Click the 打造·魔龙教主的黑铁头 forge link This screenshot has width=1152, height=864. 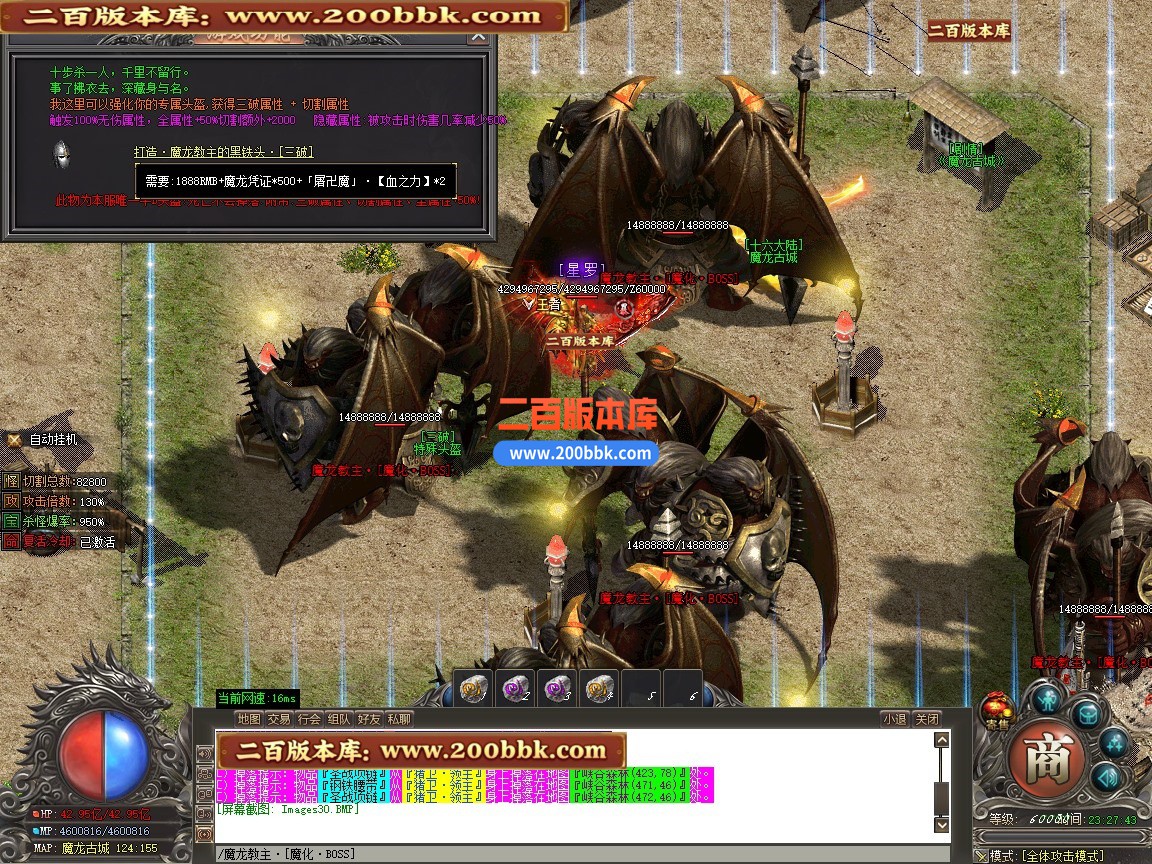224,152
